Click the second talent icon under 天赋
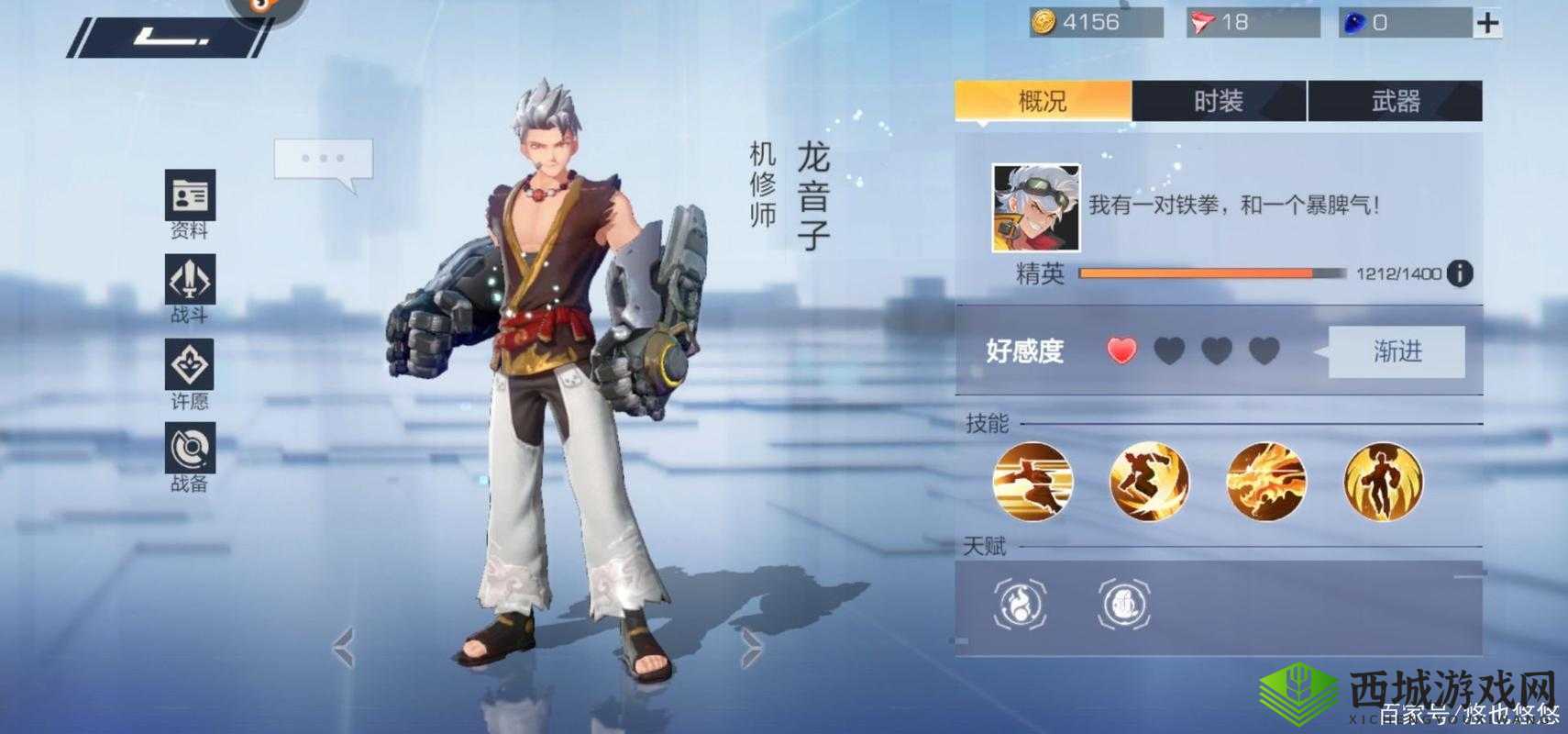This screenshot has height=734, width=1568. [x=1126, y=606]
